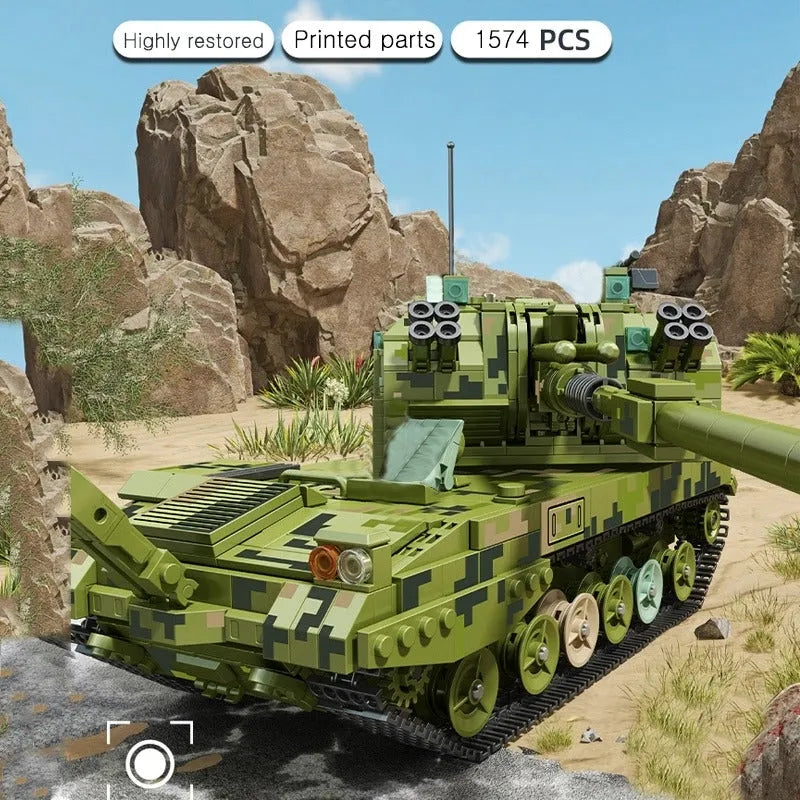Select the Highly restored label

click(x=193, y=41)
